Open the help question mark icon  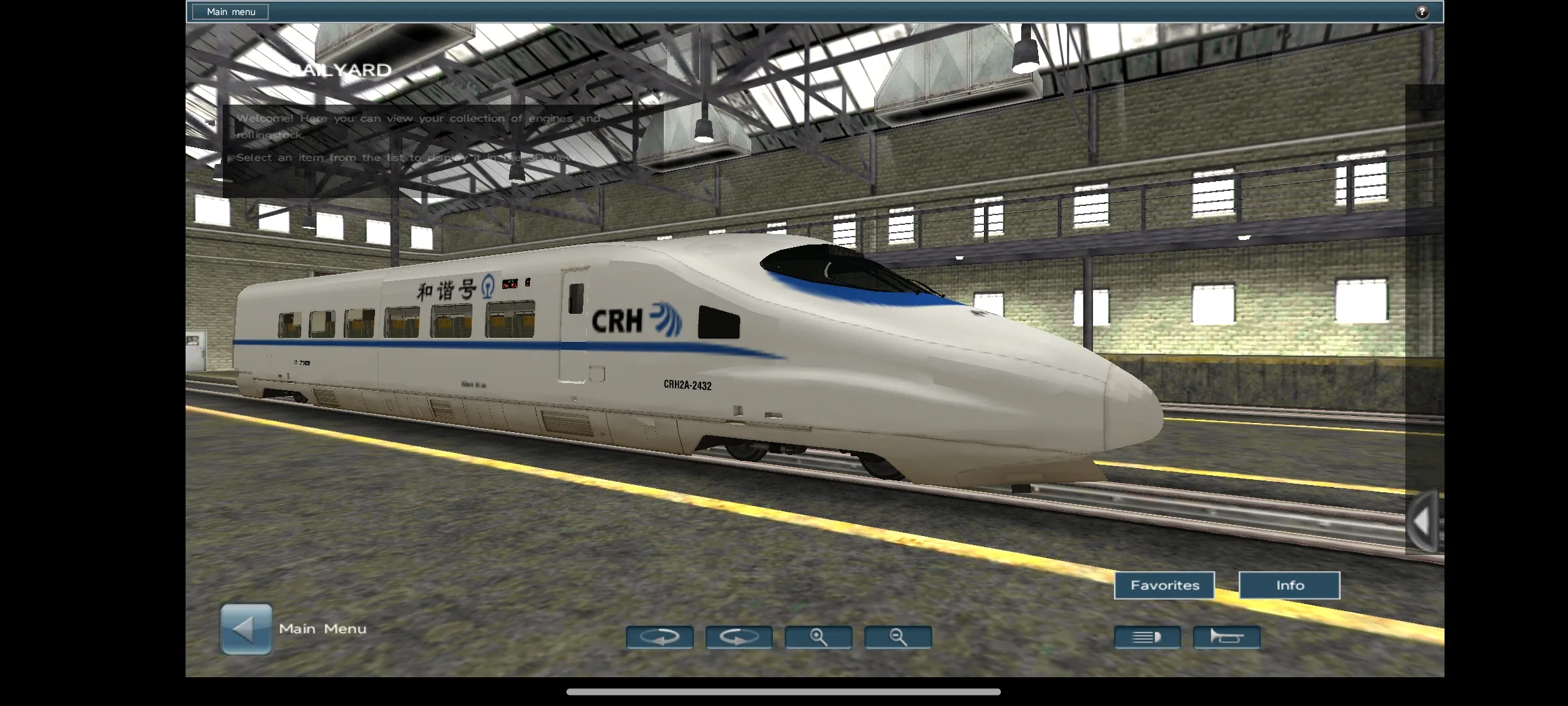coord(1422,12)
